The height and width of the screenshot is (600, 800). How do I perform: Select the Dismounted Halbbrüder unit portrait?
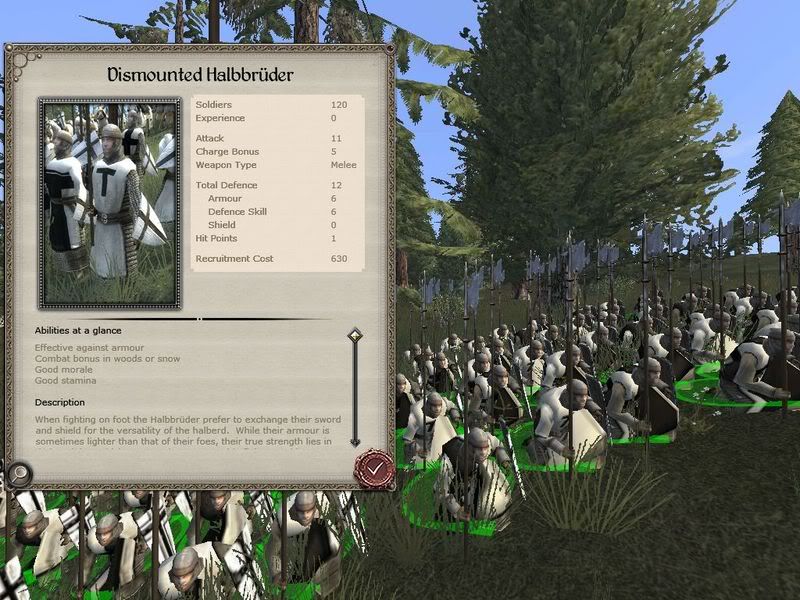109,203
